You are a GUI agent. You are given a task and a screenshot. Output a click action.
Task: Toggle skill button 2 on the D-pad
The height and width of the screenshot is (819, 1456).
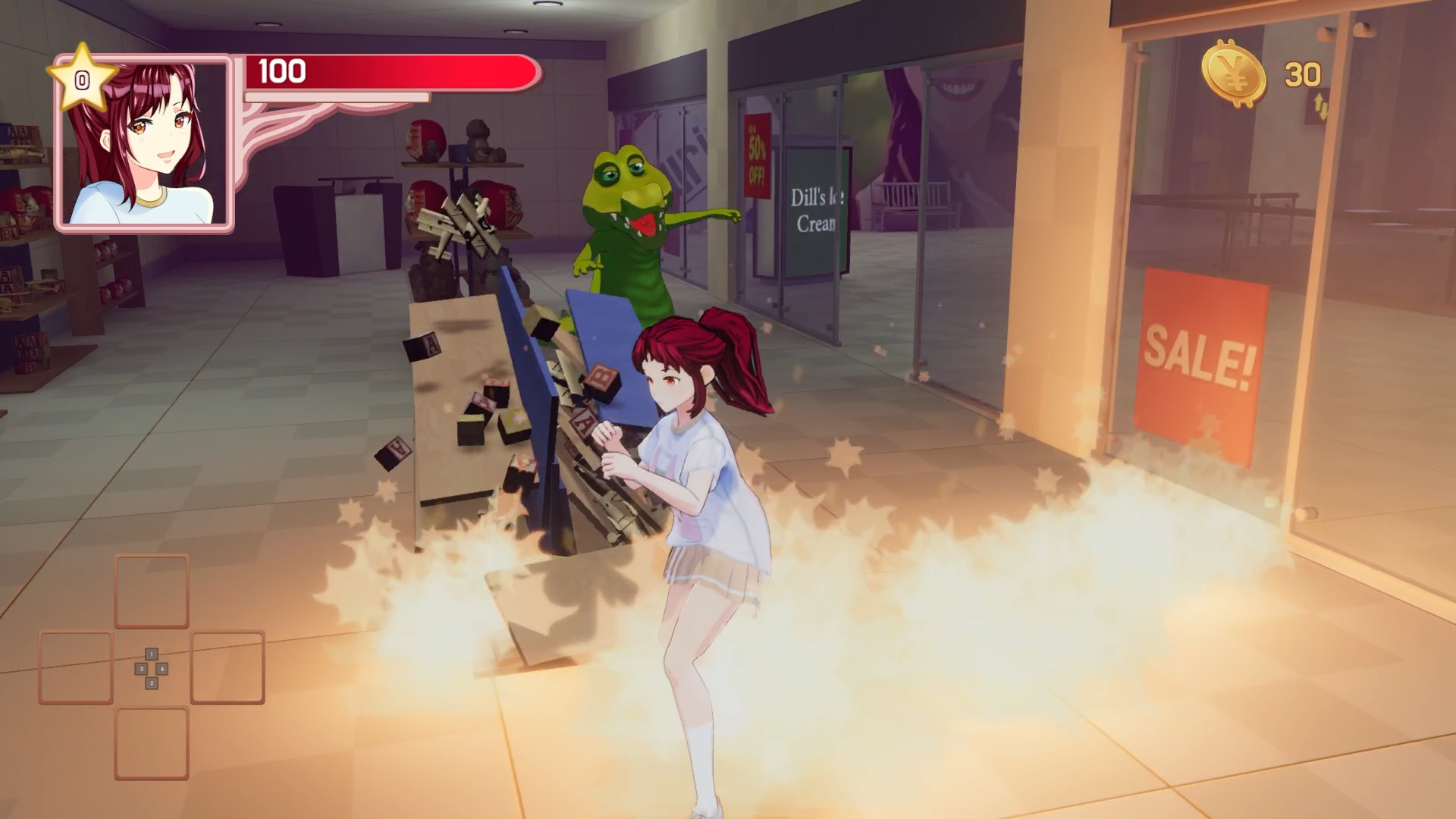click(152, 682)
